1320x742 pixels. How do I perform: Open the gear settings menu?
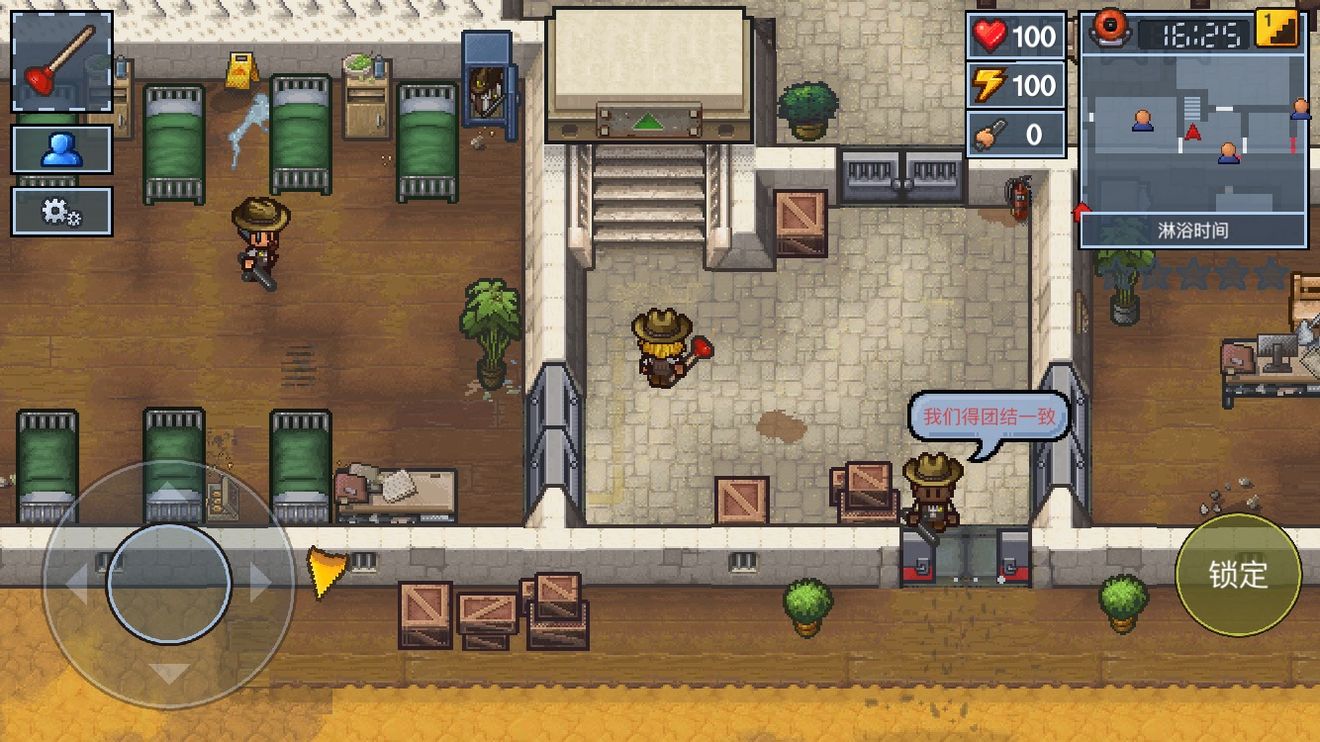click(x=61, y=211)
